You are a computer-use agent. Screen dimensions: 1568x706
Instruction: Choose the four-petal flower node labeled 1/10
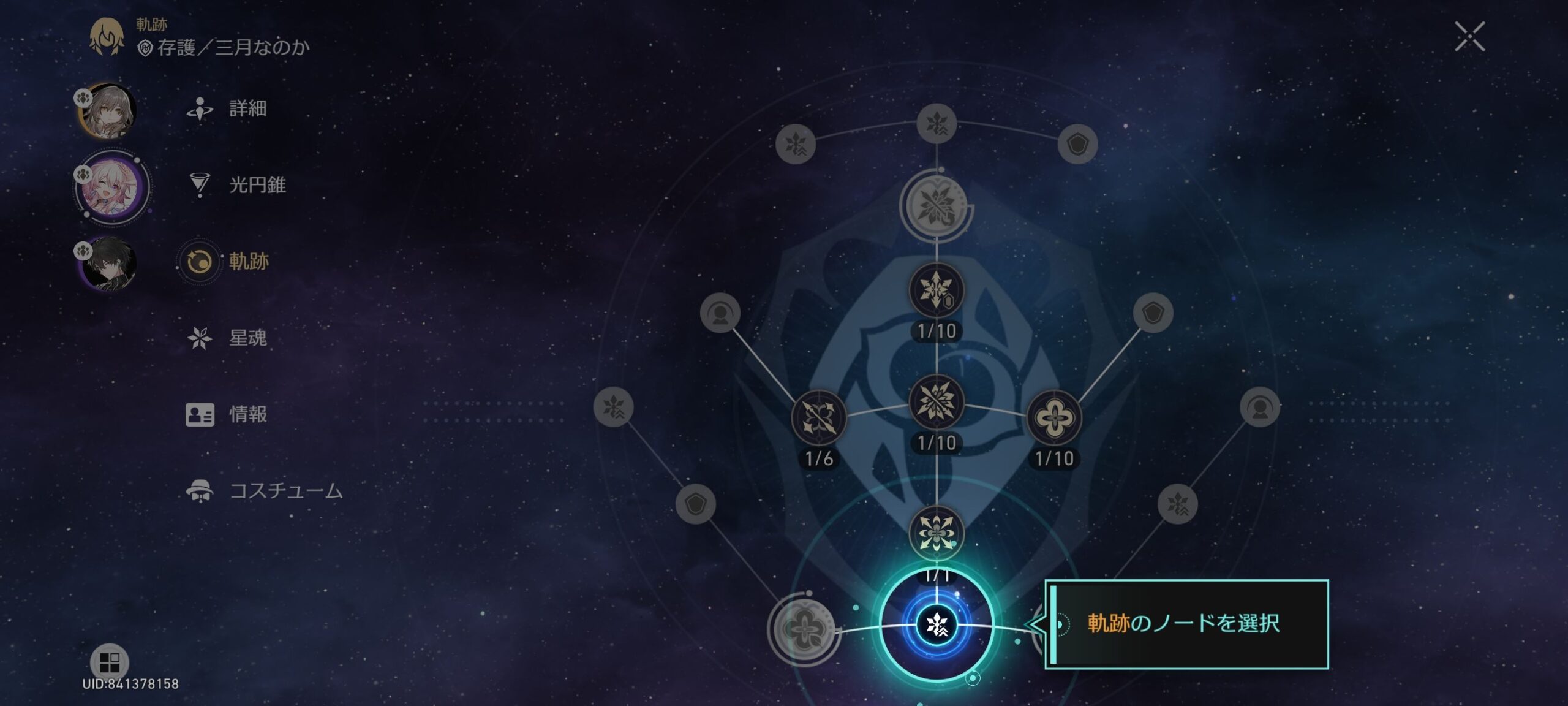(x=1053, y=419)
